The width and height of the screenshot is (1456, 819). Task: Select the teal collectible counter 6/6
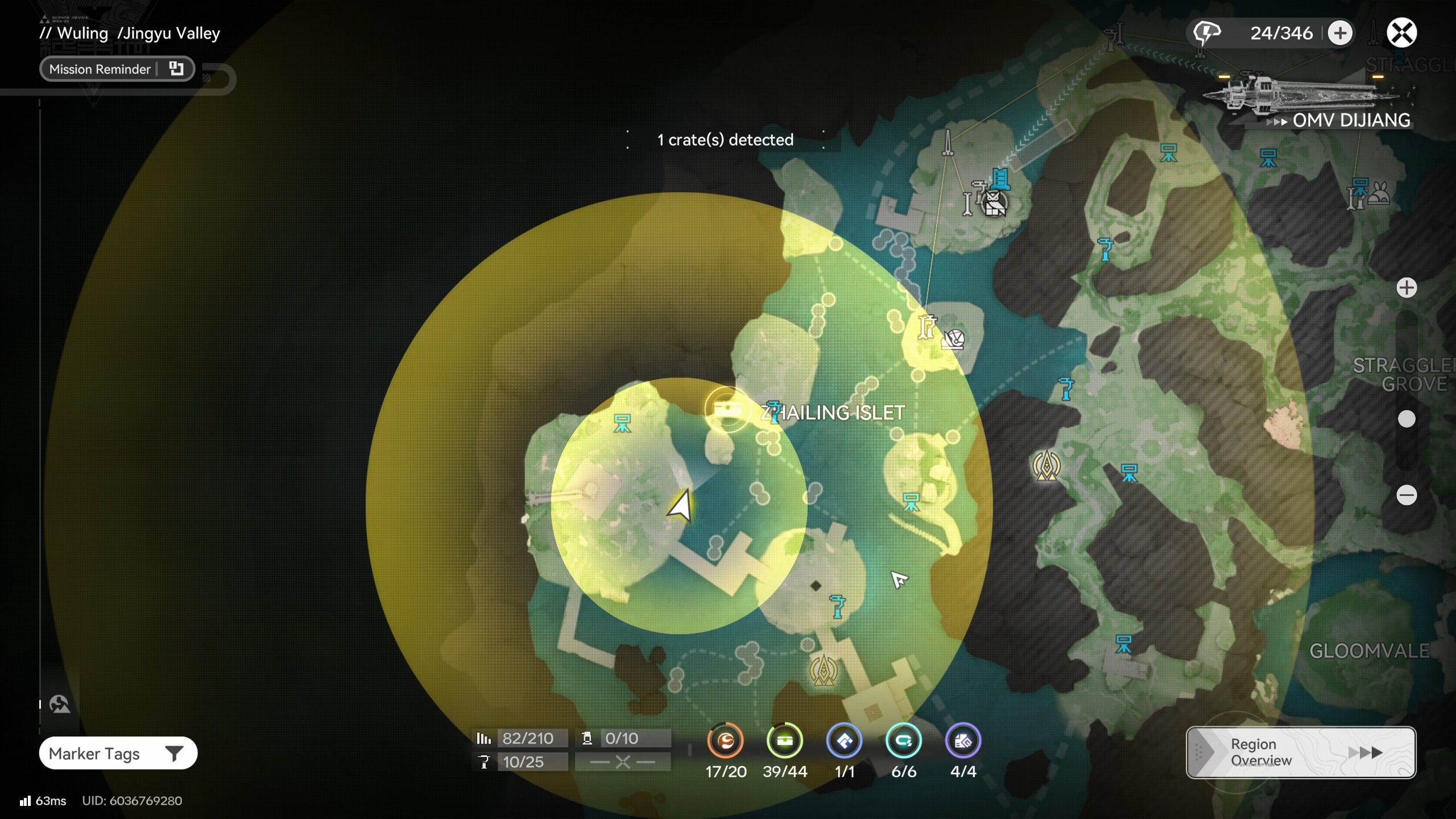click(x=904, y=741)
